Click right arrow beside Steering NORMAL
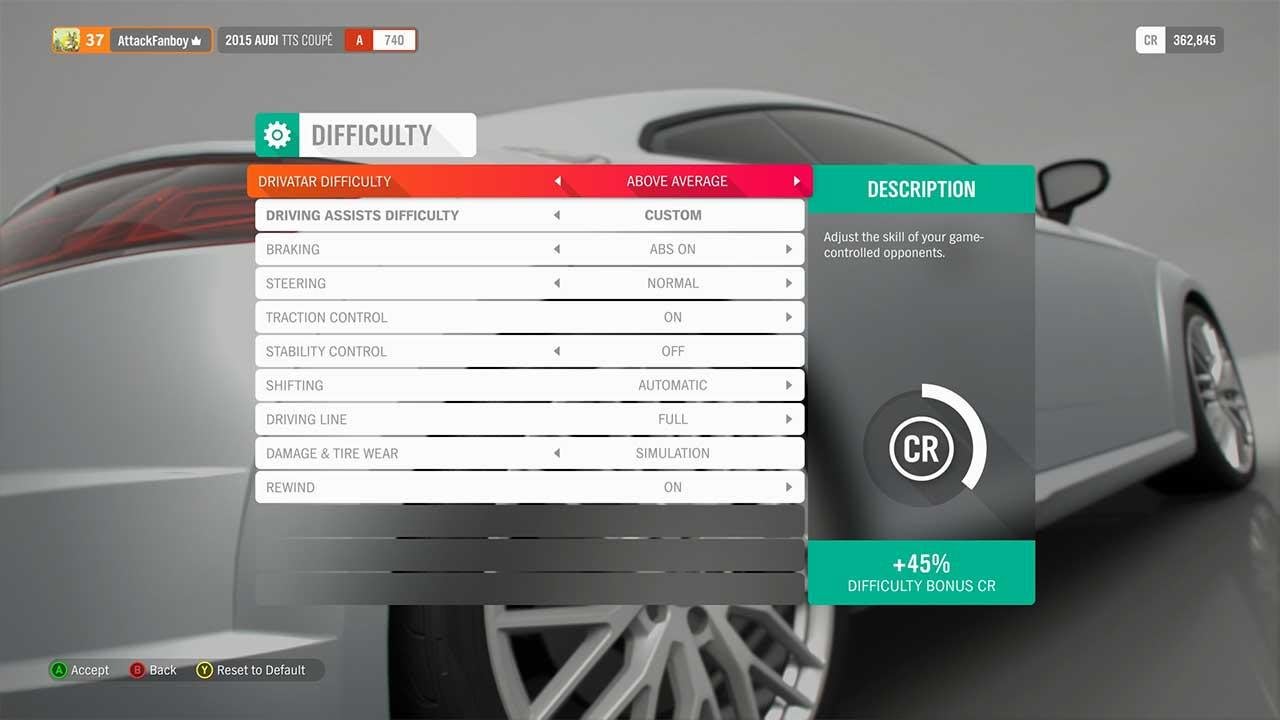1280x720 pixels. 789,283
